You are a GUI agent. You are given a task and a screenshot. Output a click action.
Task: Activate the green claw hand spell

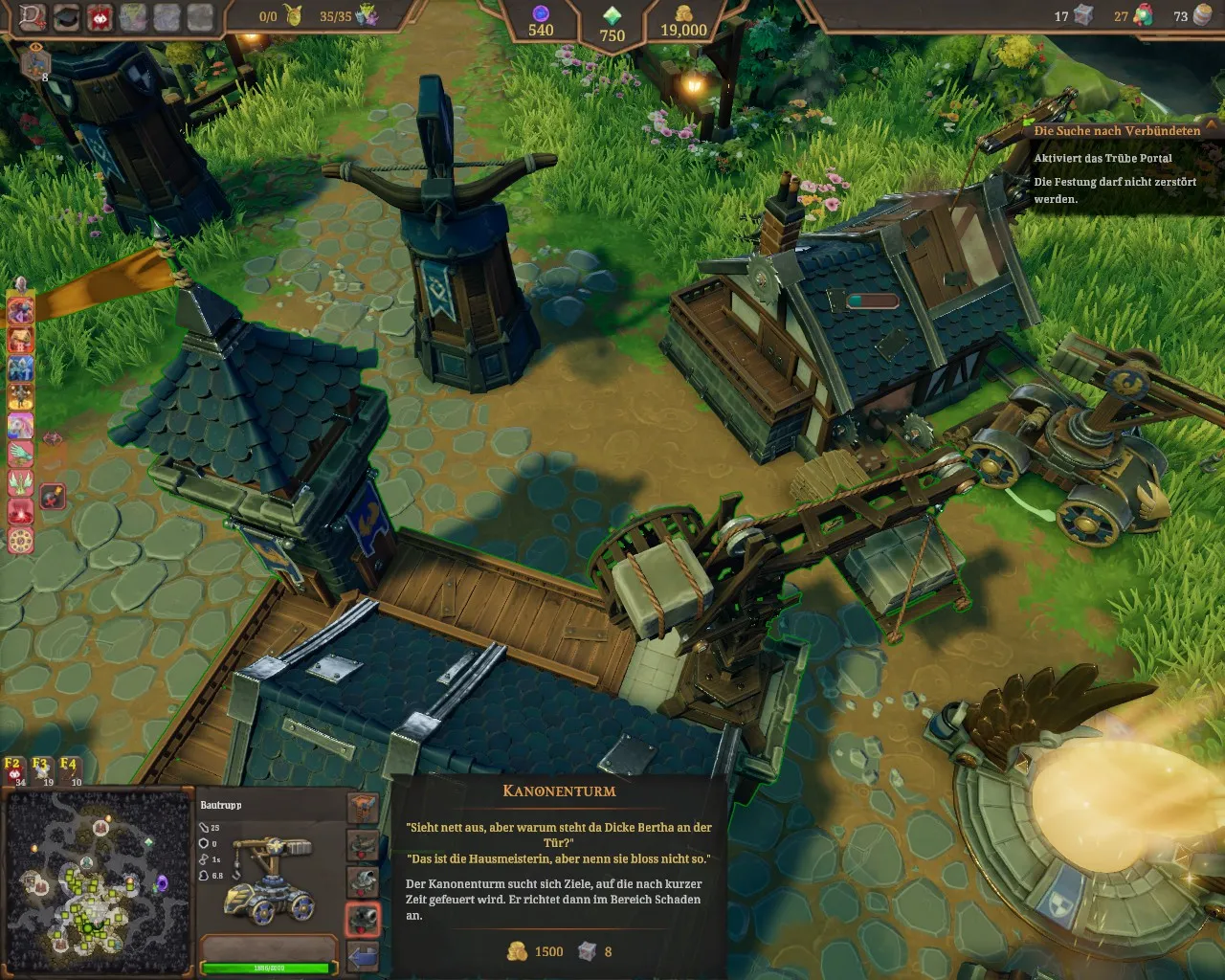click(x=21, y=454)
